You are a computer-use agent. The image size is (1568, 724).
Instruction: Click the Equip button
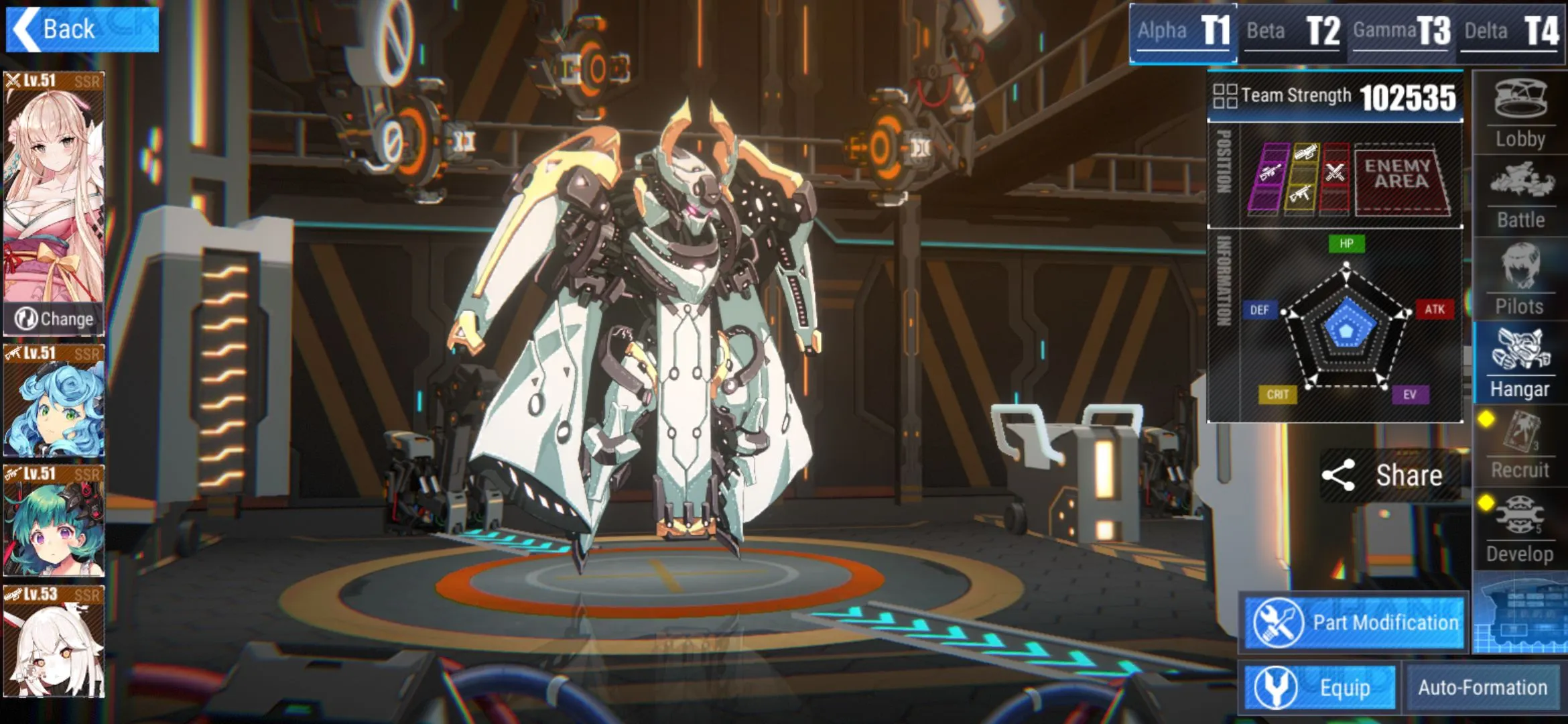click(1319, 688)
